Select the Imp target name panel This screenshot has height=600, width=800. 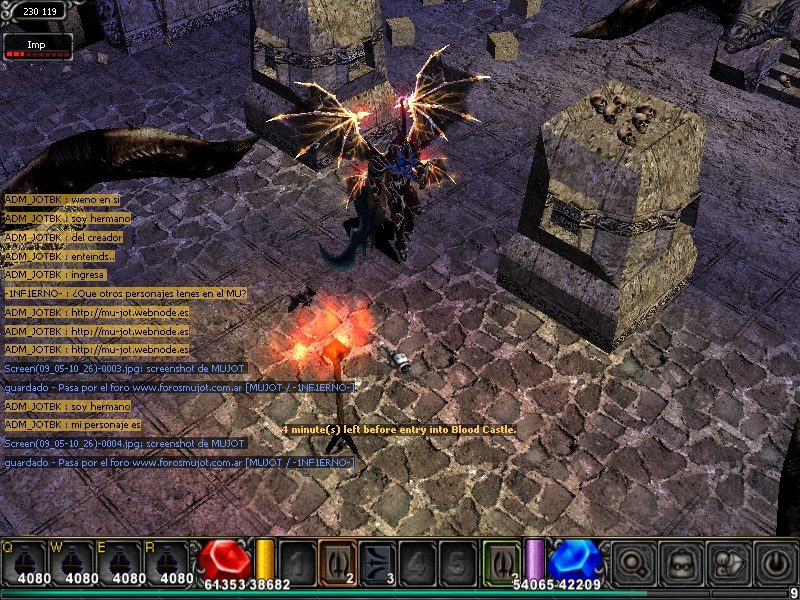(x=37, y=46)
